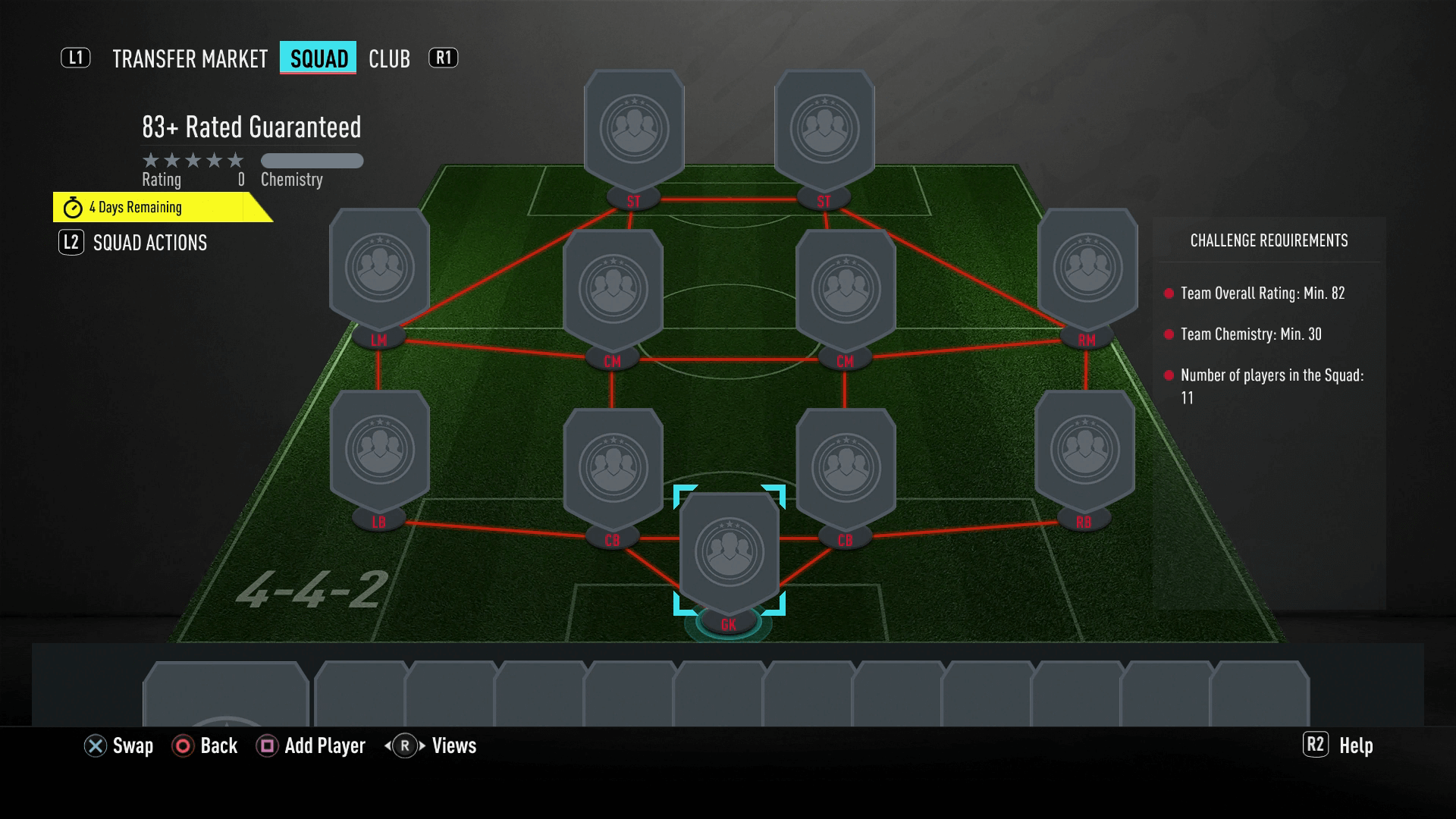The width and height of the screenshot is (1456, 819).
Task: Choose the empty LB card slot
Action: tap(379, 451)
